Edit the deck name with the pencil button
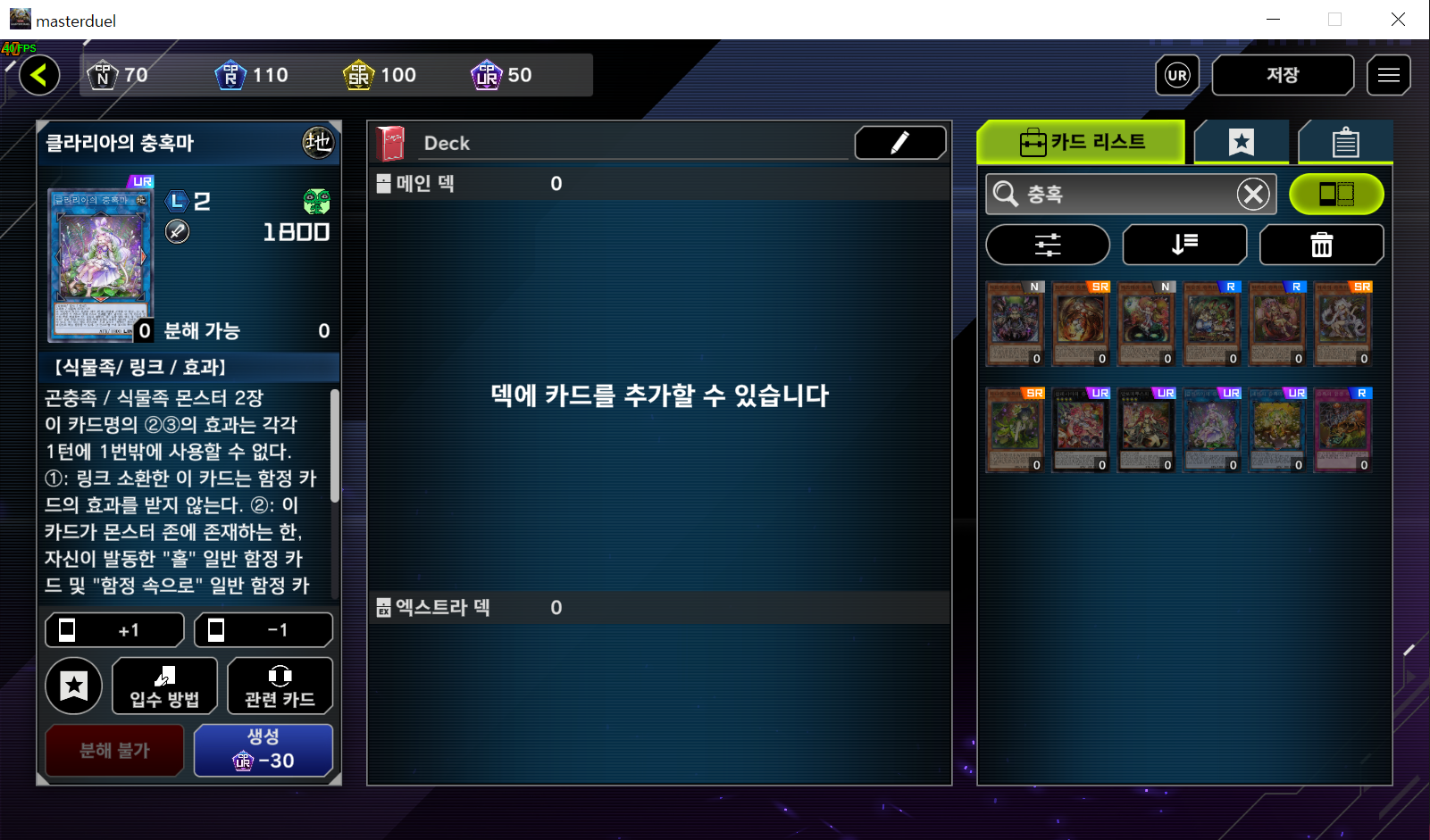 pos(899,143)
